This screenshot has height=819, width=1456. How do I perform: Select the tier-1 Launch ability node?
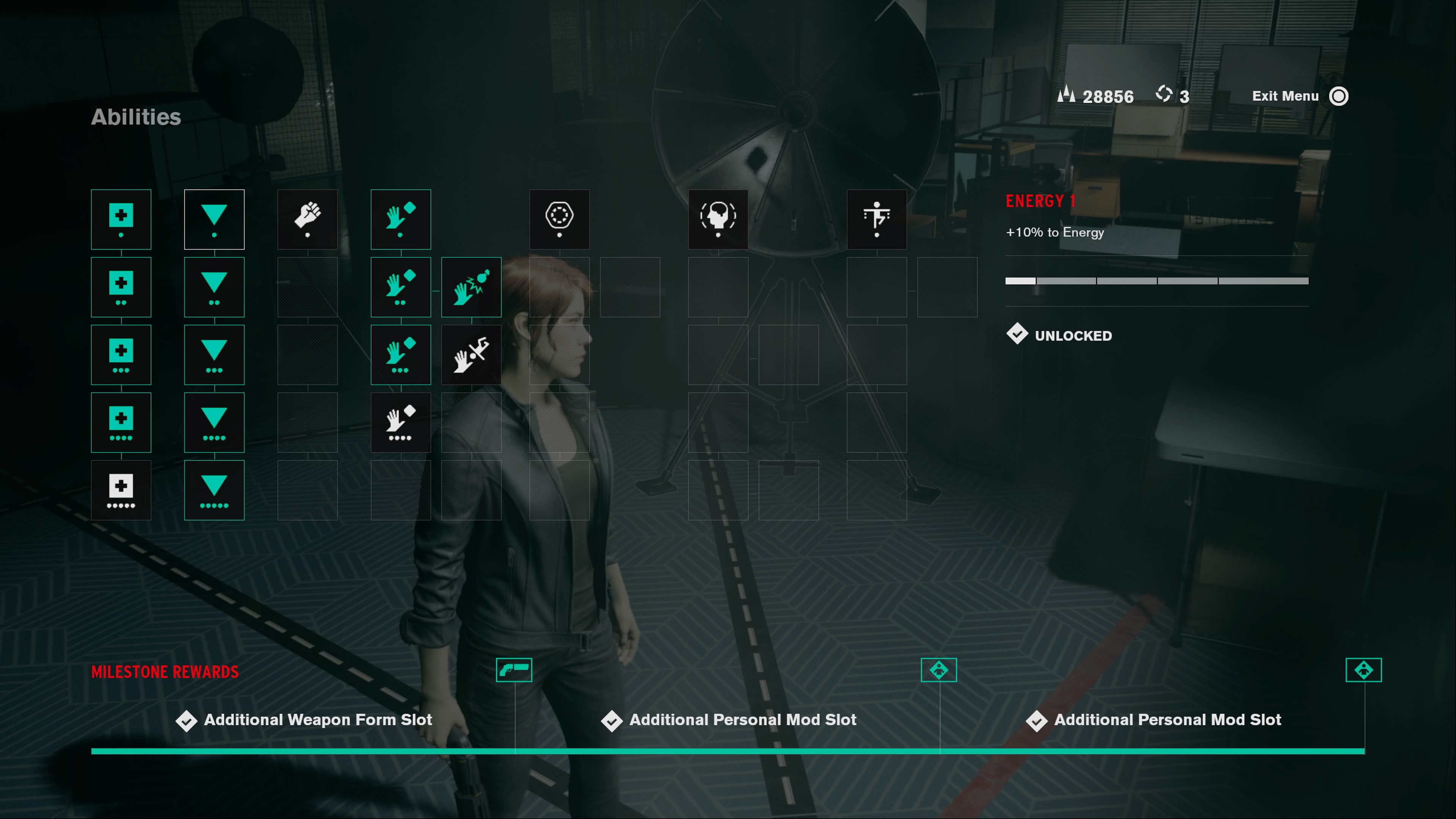pos(401,219)
